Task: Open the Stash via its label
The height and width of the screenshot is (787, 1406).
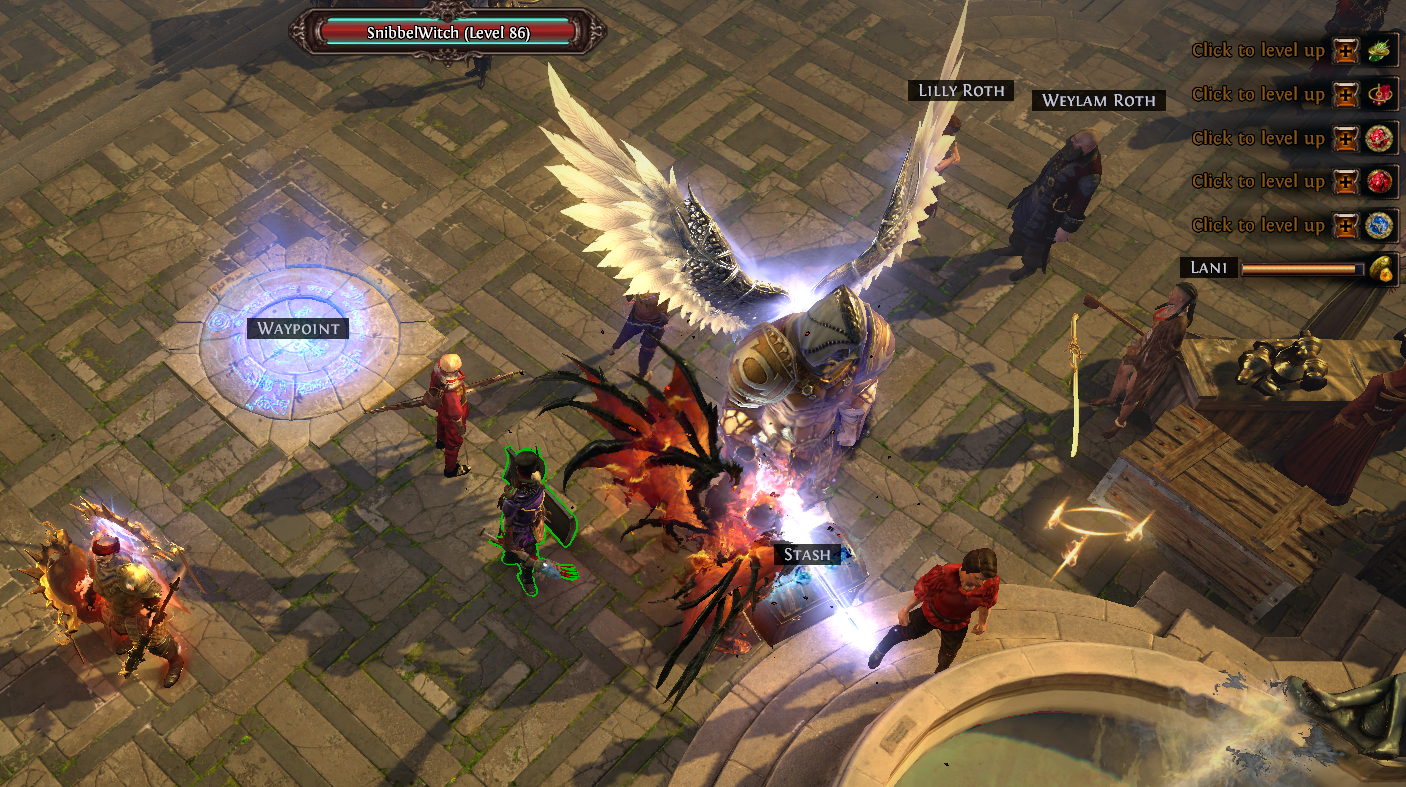Action: point(807,554)
